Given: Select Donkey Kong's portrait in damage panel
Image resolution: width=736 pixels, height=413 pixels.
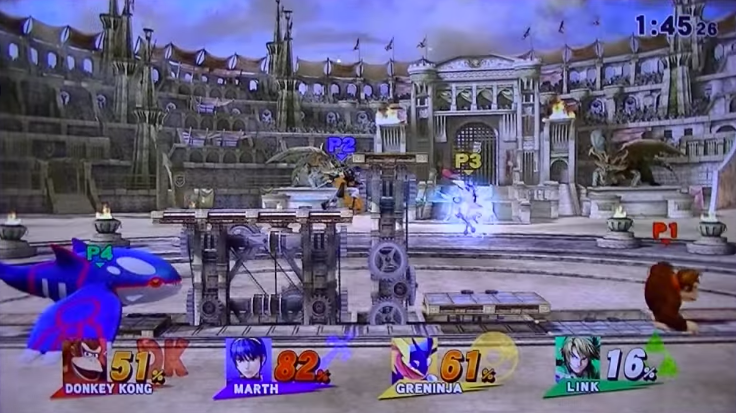Looking at the screenshot, I should coord(84,360).
